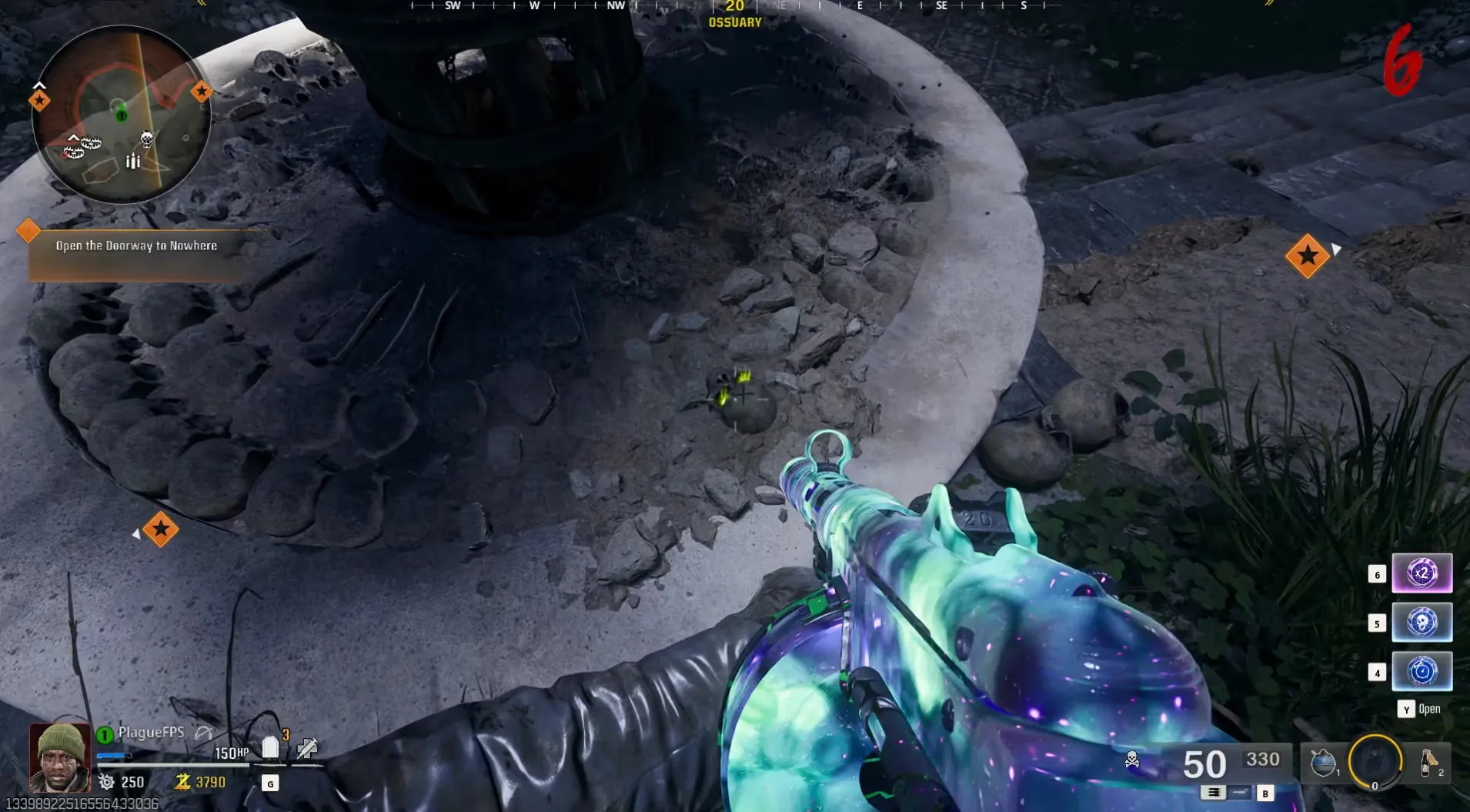Select the "Open the Doorway to Nowhere" objective

click(136, 246)
